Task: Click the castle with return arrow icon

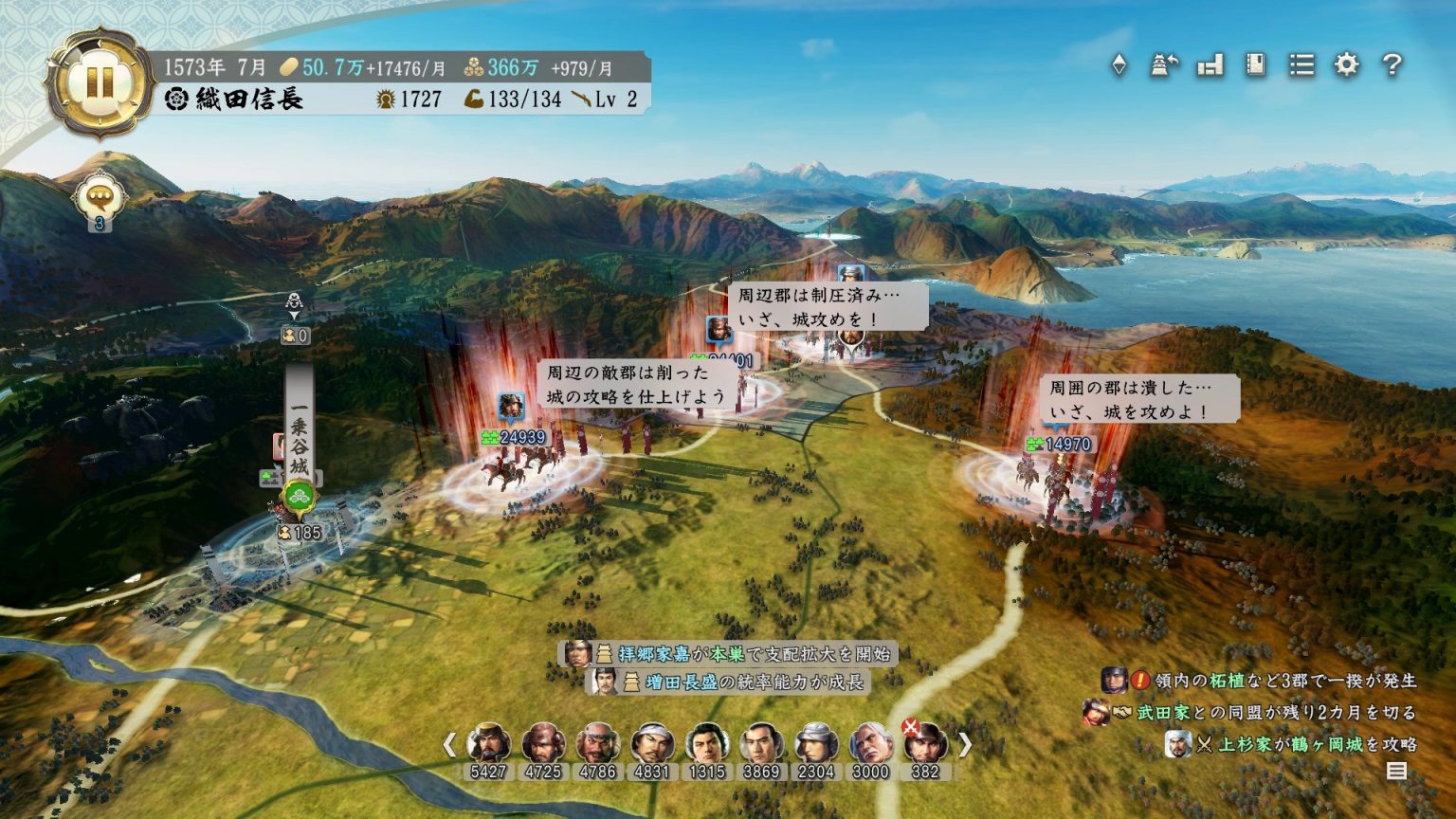Action: point(1164,65)
